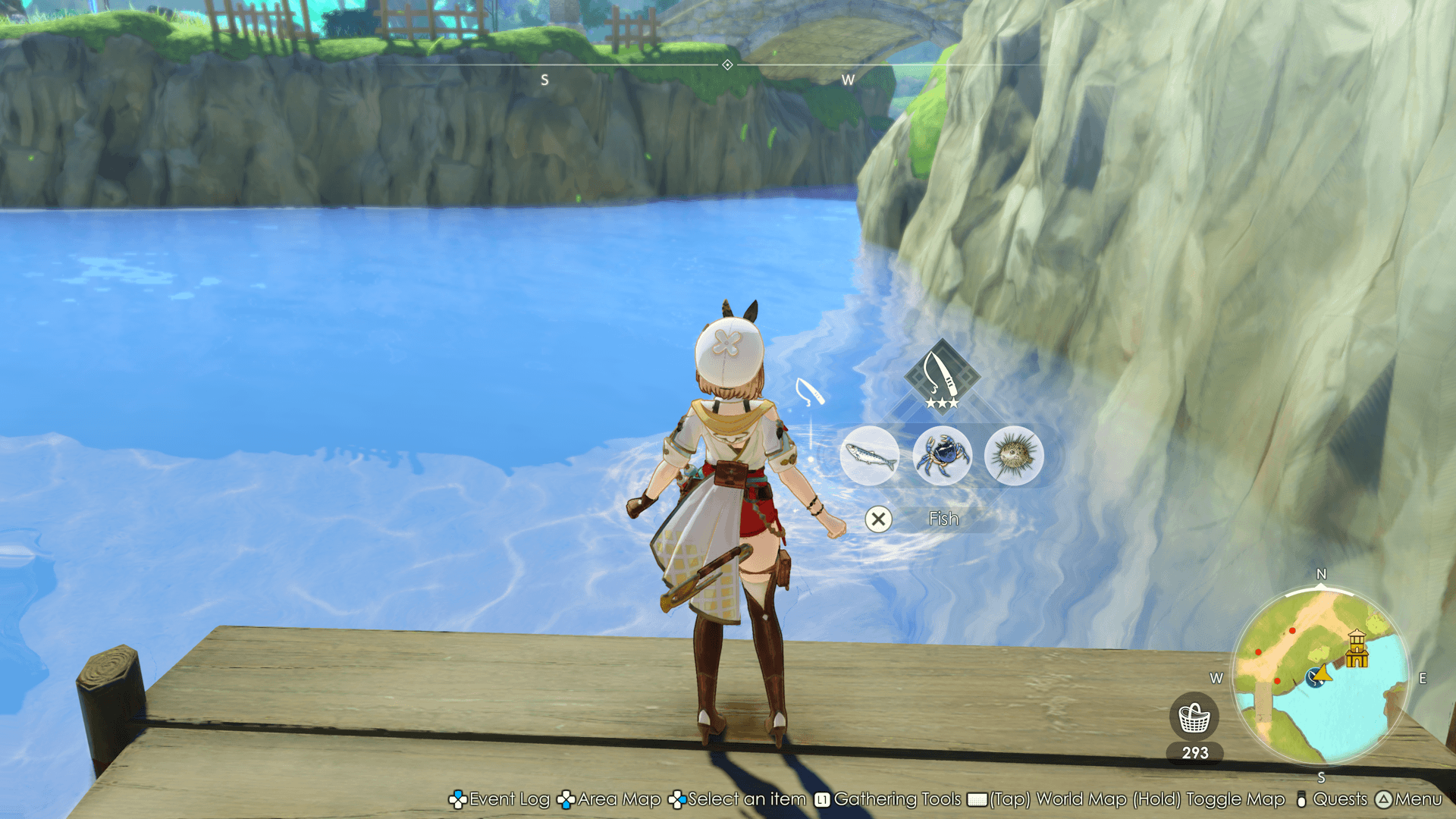Click the compass bar center marker
The height and width of the screenshot is (819, 1456).
pos(727,65)
